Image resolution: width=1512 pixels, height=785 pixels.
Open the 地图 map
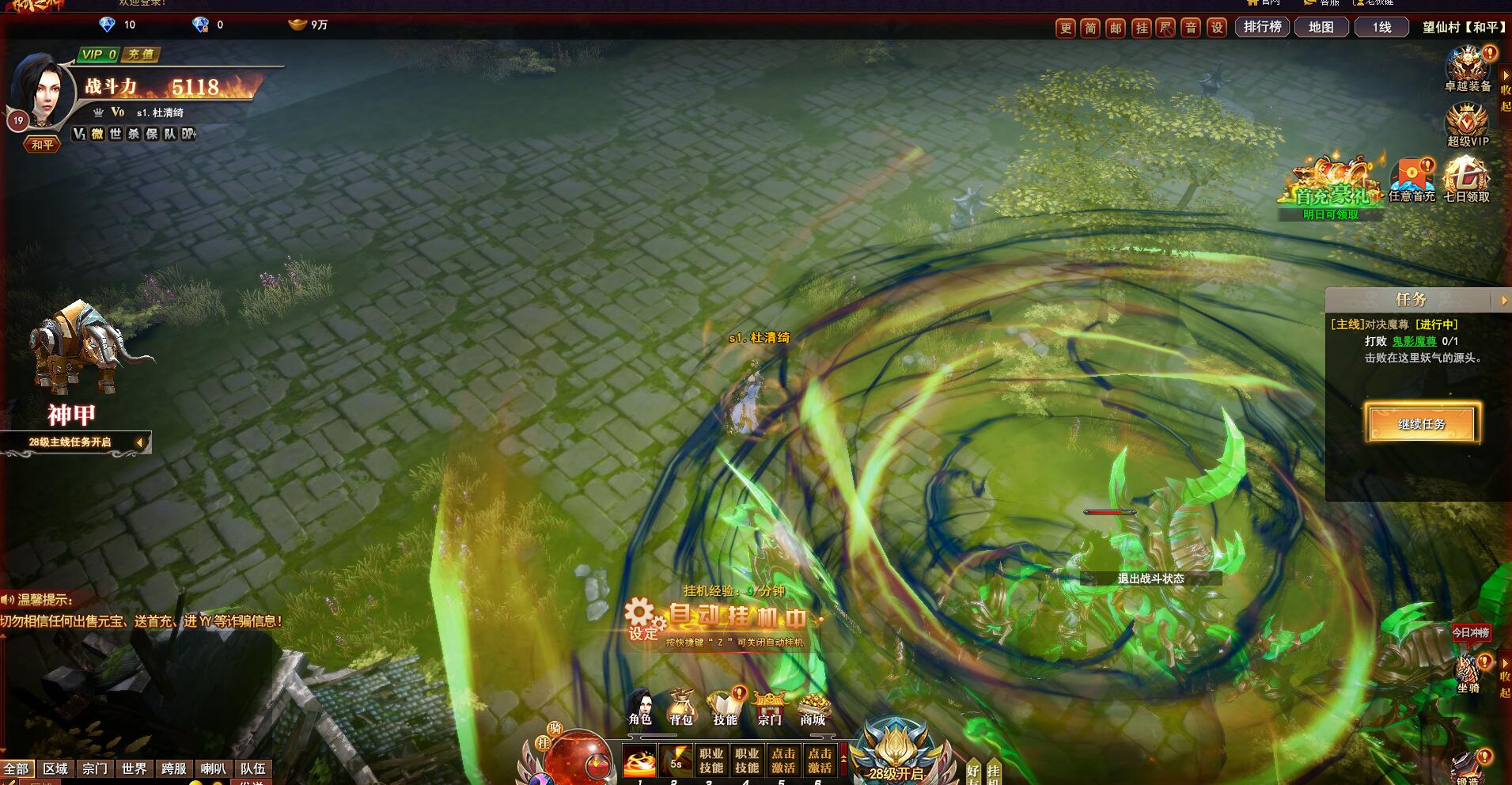tap(1321, 27)
